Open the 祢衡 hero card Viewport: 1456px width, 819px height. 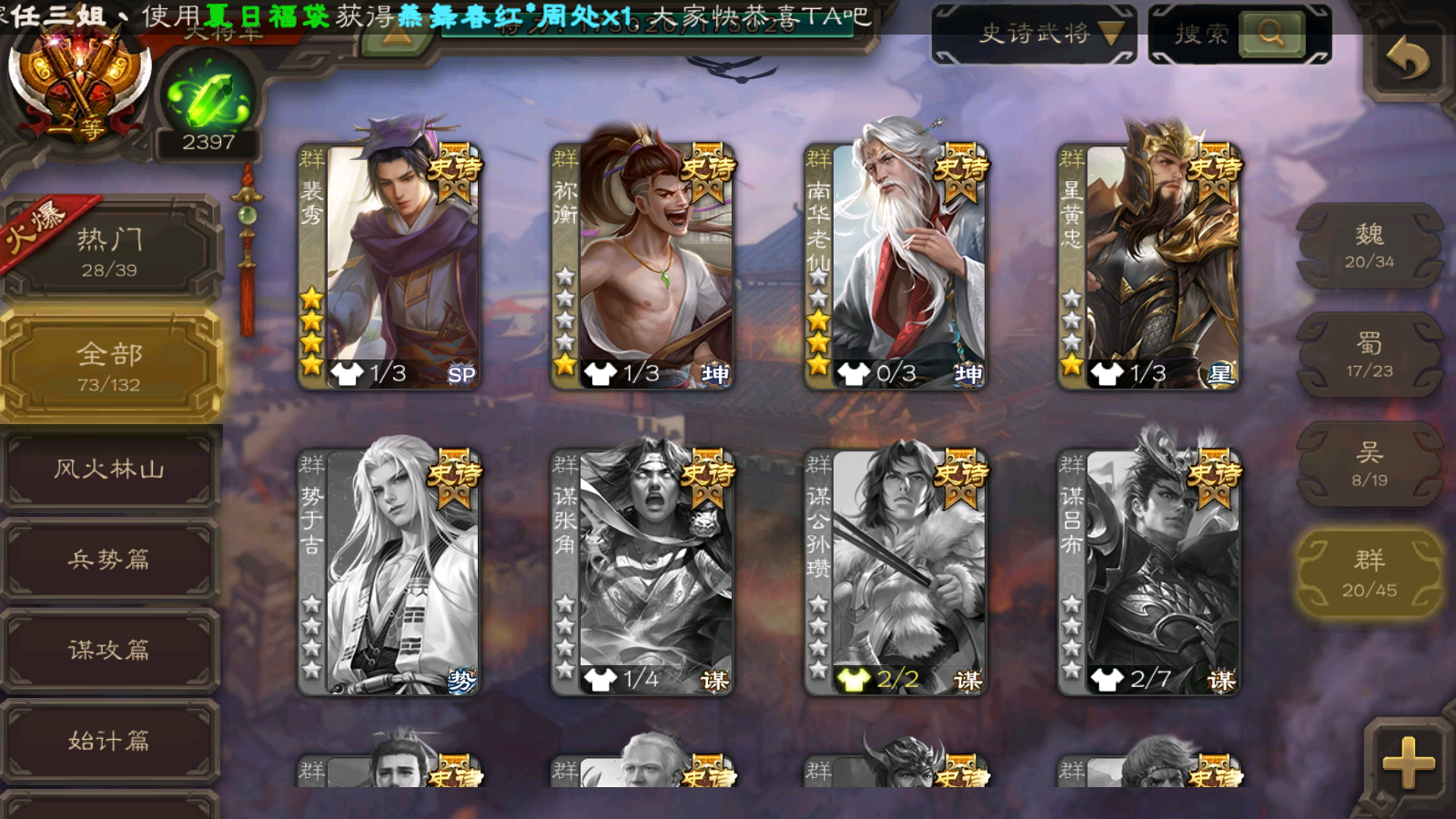pos(642,266)
